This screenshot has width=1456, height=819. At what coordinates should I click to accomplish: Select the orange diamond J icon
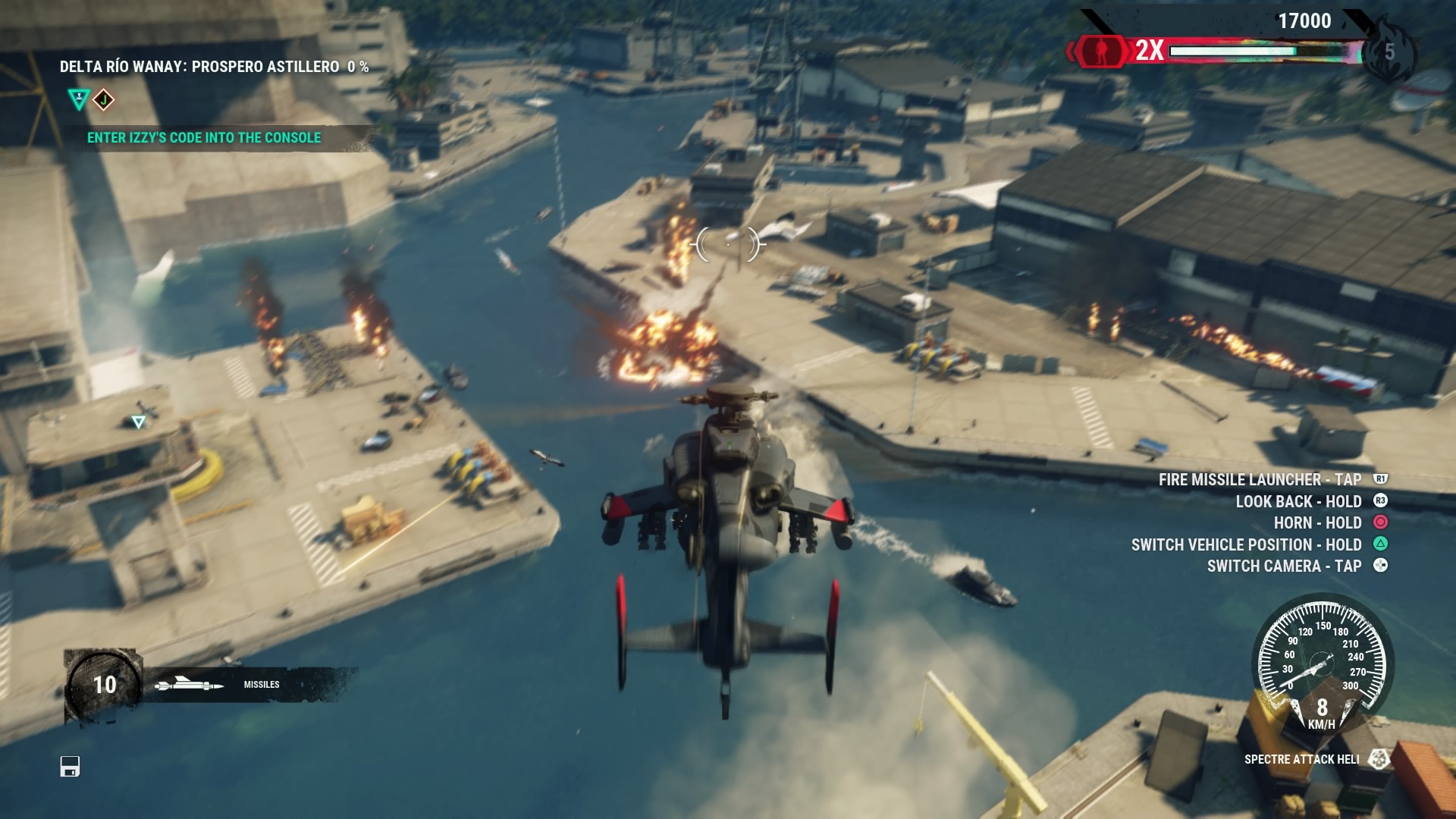tap(104, 99)
